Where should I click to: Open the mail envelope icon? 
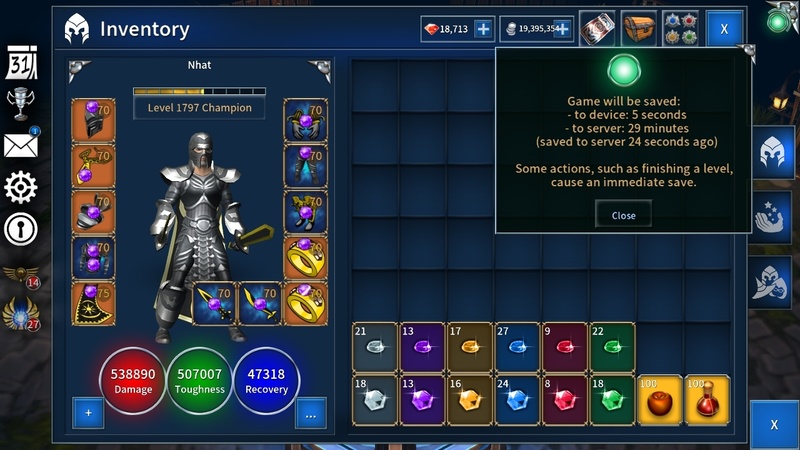tap(21, 145)
